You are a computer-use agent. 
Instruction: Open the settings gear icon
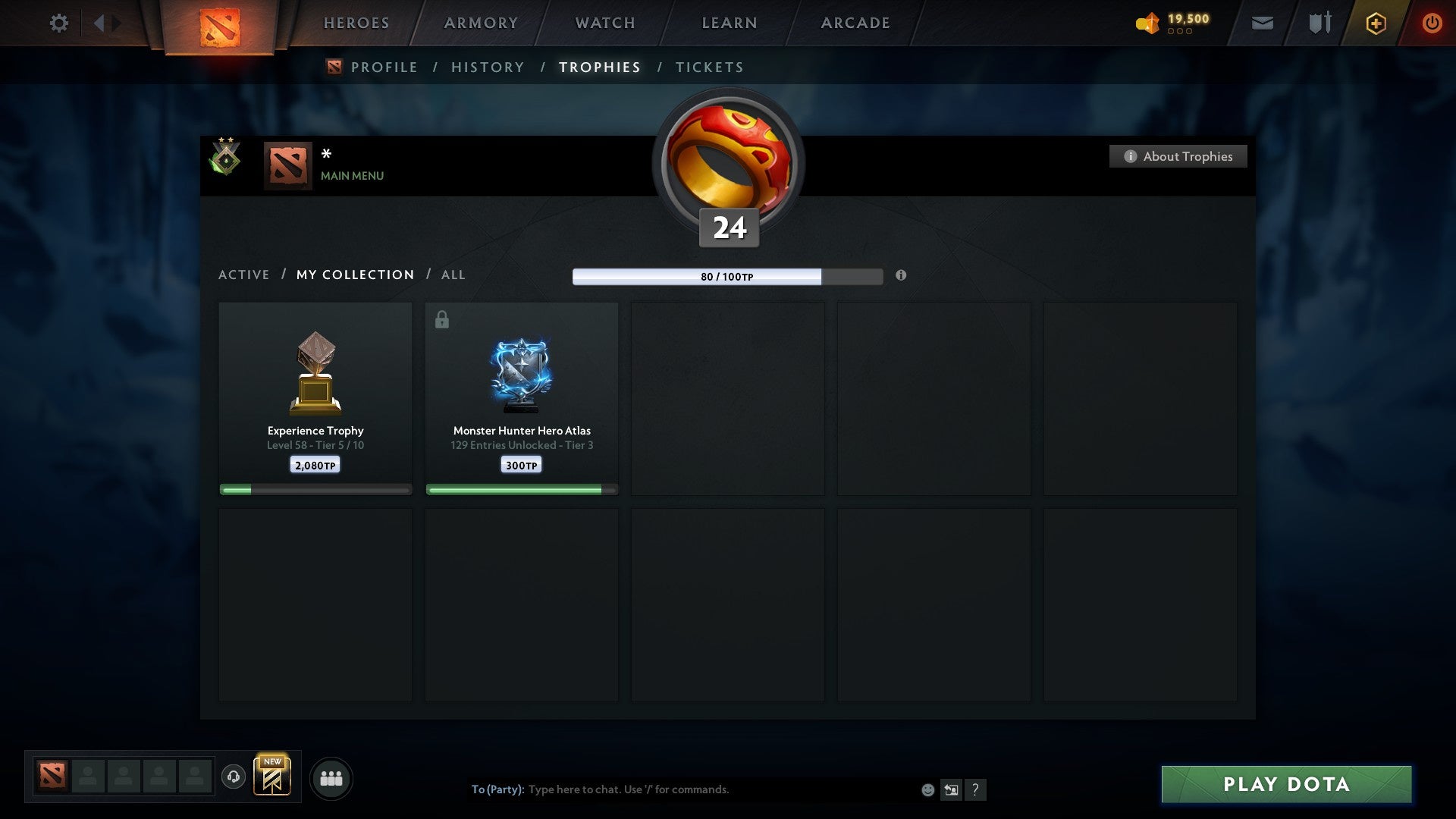[58, 23]
